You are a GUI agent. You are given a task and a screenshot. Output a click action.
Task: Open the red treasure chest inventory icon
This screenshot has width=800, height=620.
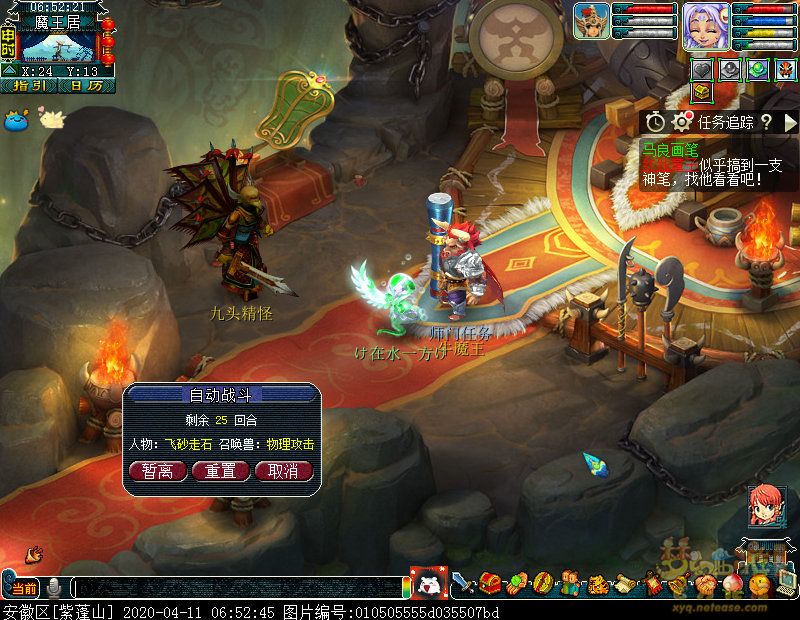[x=489, y=583]
